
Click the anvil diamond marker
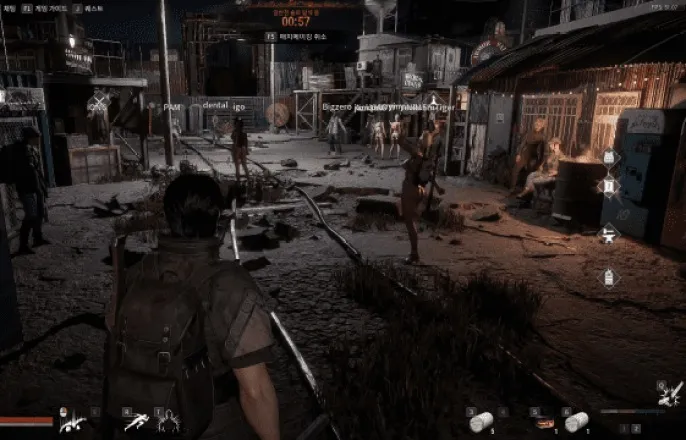click(606, 236)
